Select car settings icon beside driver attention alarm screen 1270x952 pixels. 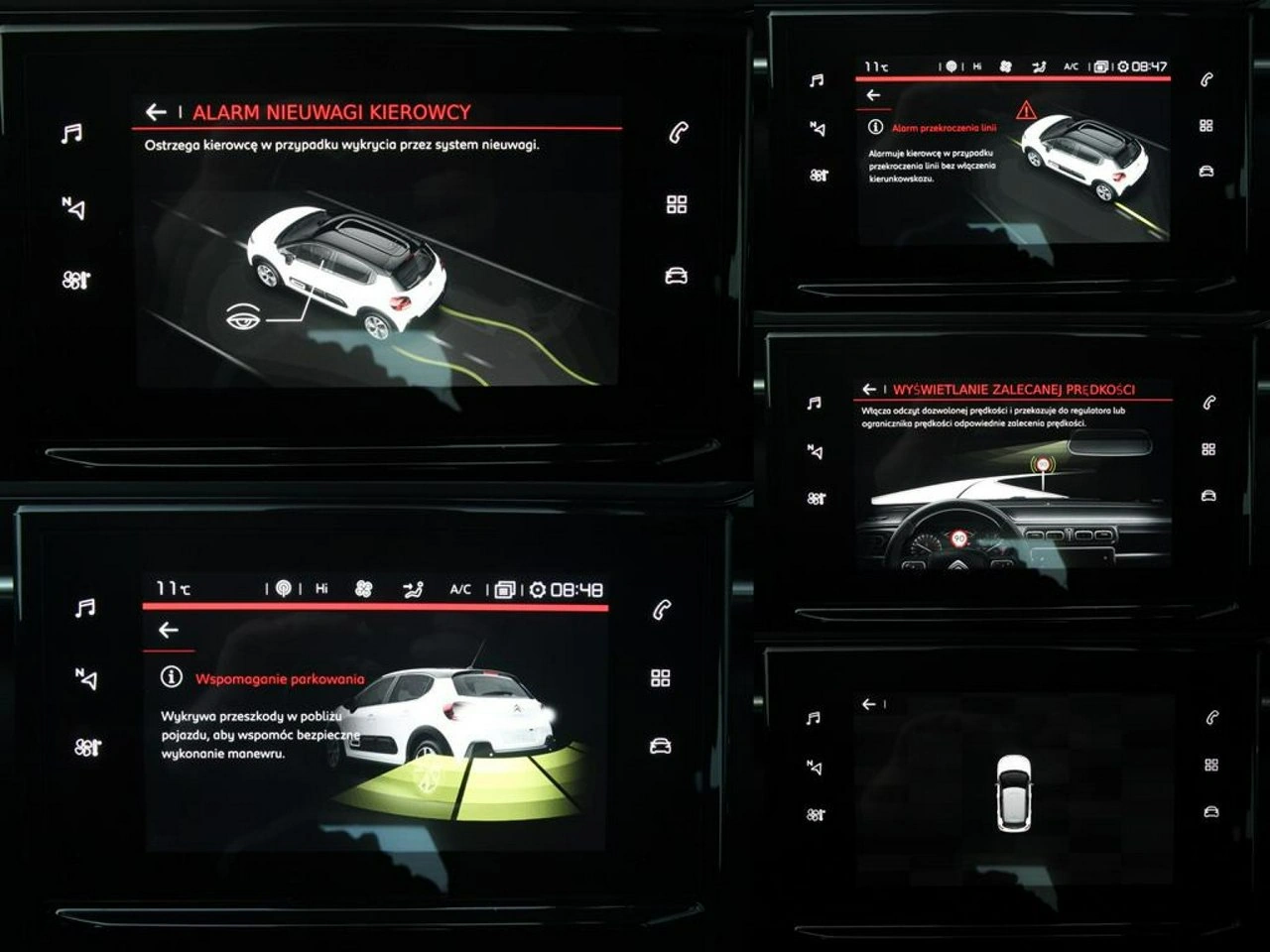click(x=677, y=276)
